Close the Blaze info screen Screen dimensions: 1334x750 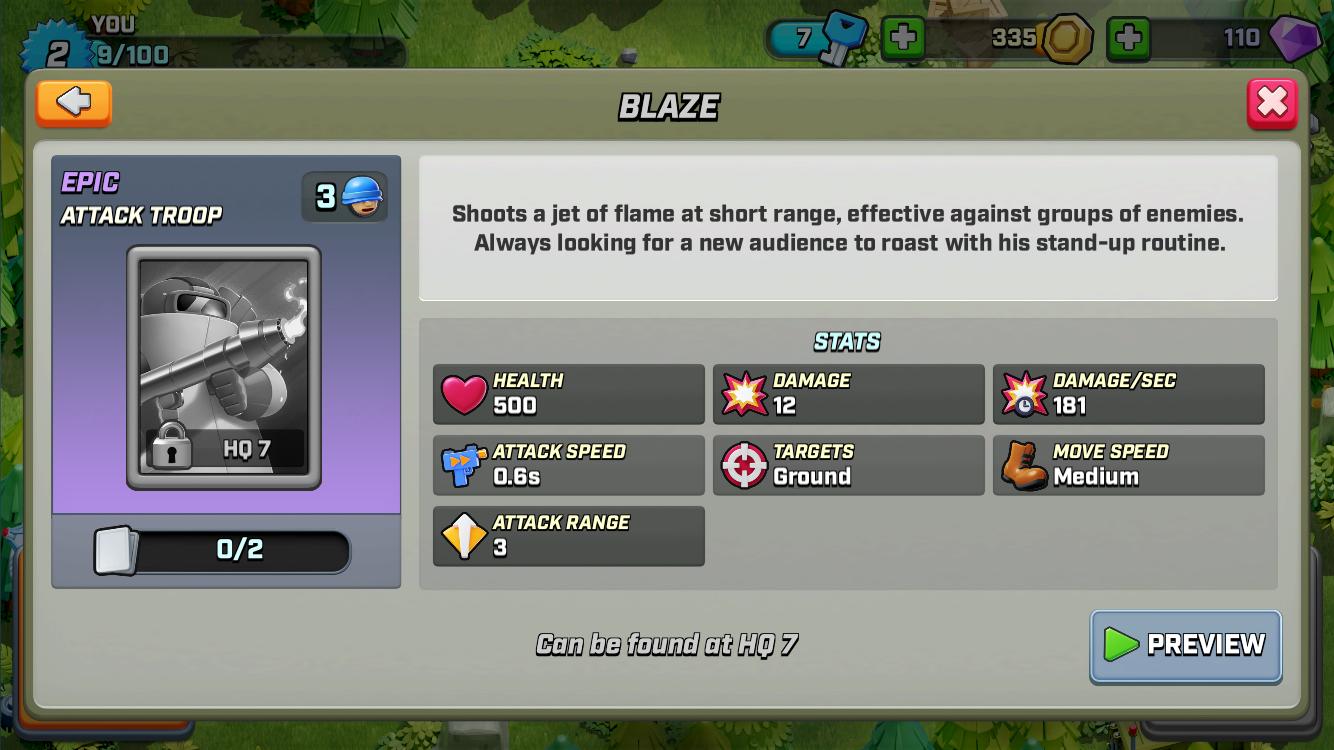[1272, 102]
